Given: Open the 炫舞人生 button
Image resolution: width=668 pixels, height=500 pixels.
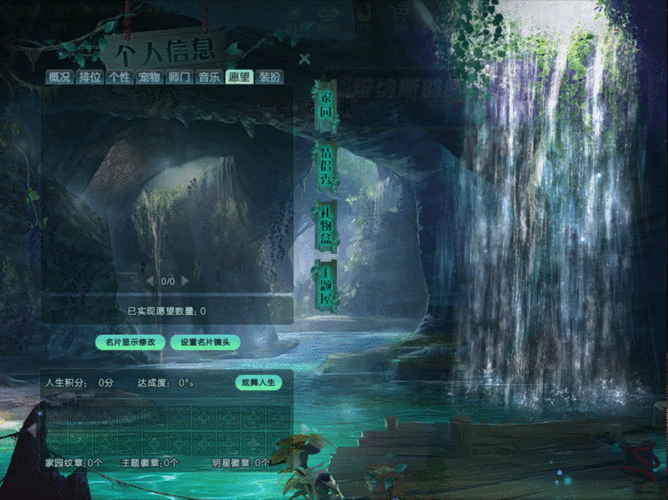Looking at the screenshot, I should click(x=258, y=382).
